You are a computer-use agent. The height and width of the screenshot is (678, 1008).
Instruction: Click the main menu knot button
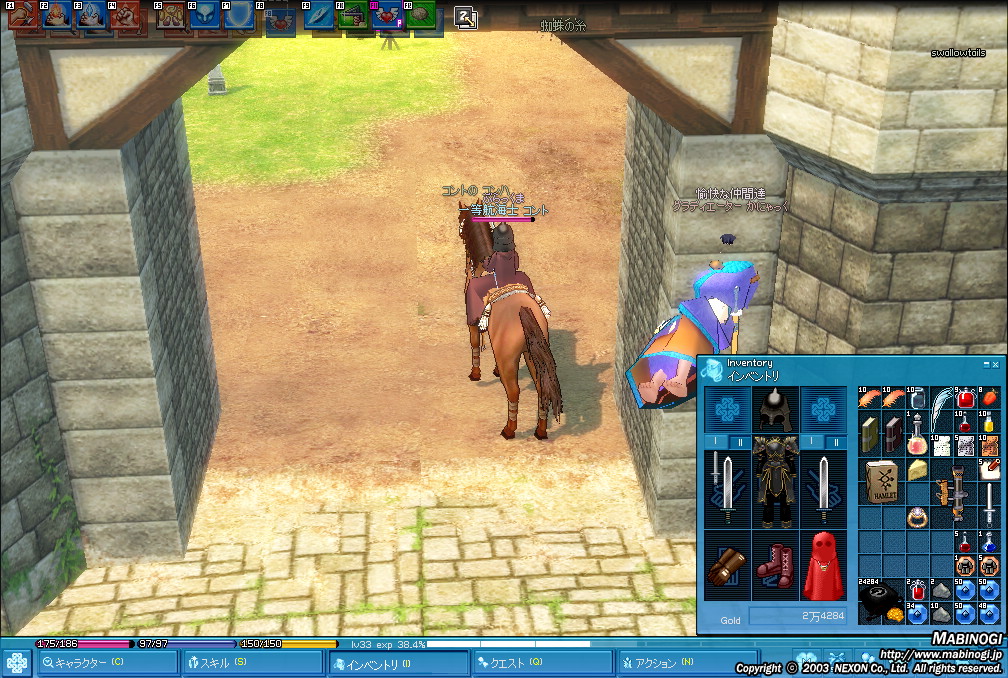click(17, 664)
